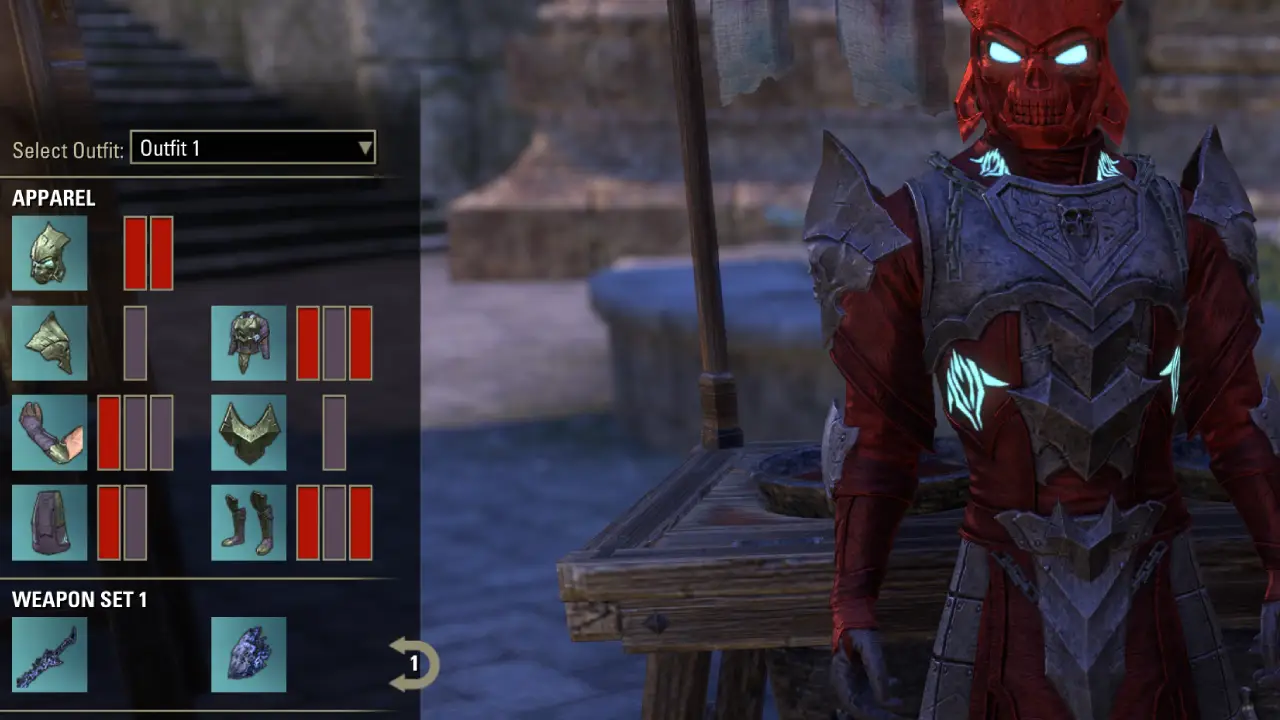Click the APPAREL section header
The width and height of the screenshot is (1280, 720).
coord(52,198)
